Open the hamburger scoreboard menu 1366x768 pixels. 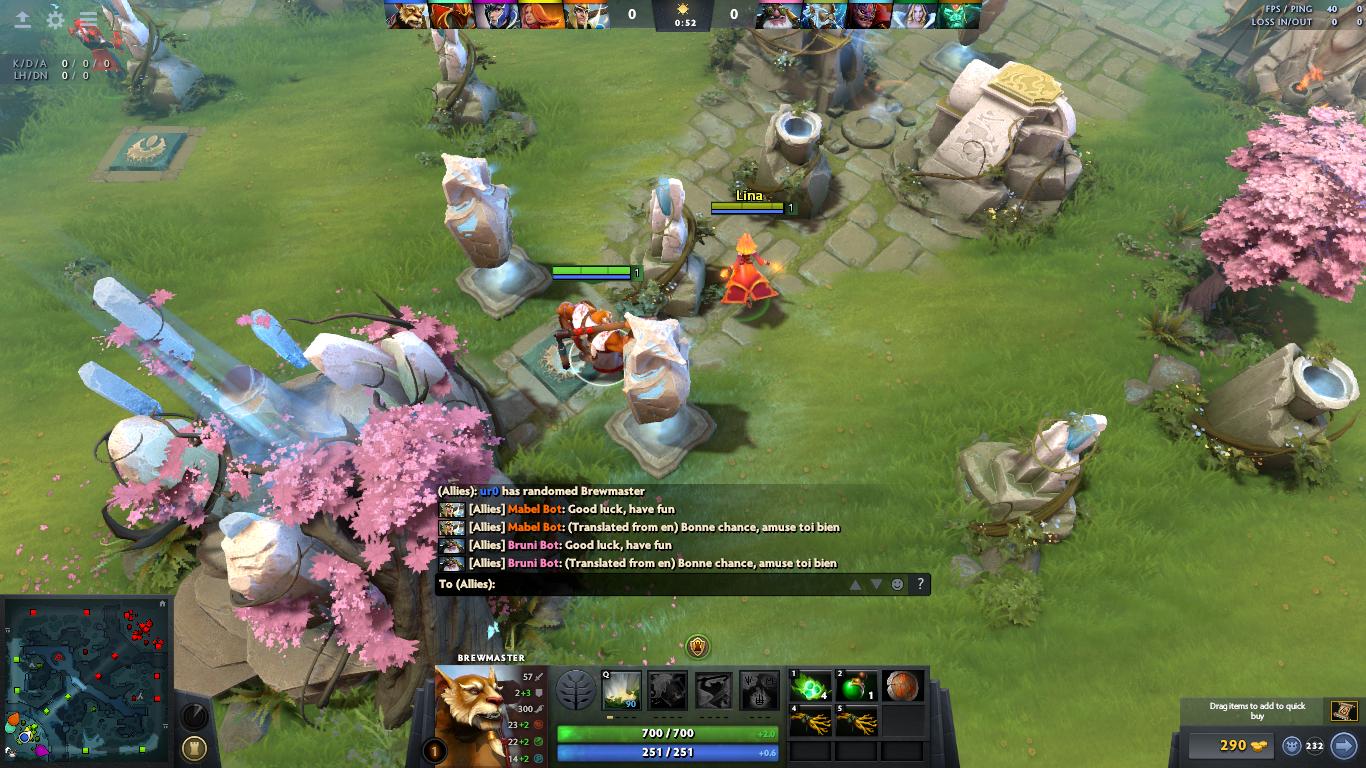[x=88, y=19]
